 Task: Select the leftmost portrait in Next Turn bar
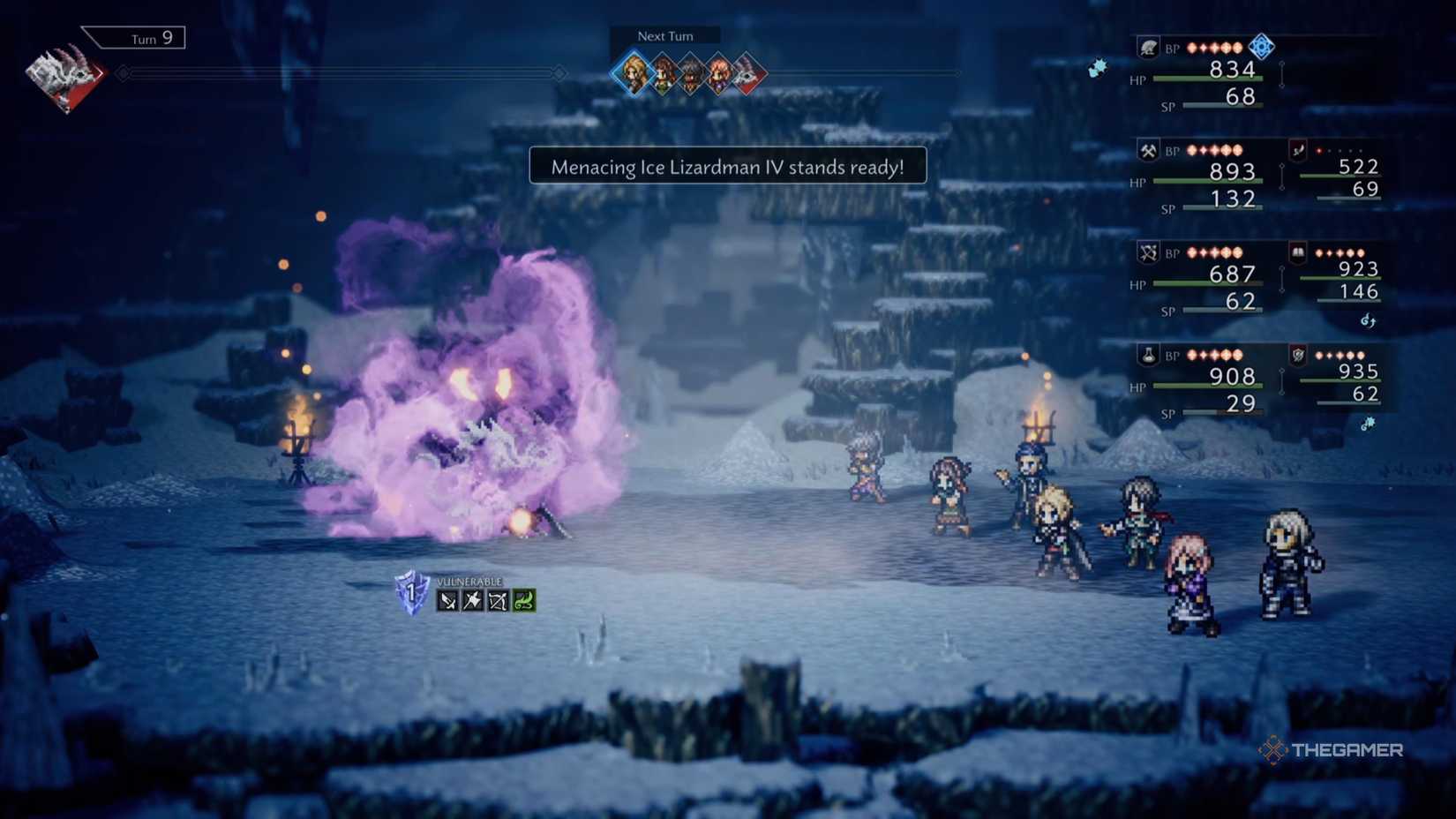(632, 72)
